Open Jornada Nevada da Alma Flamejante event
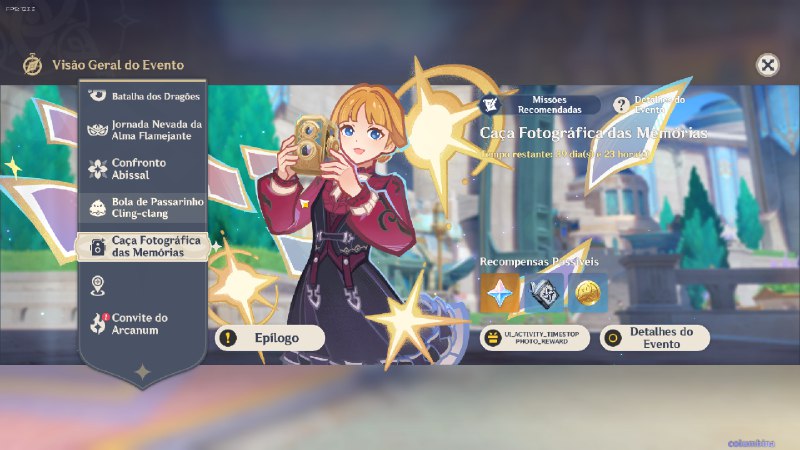 (x=142, y=130)
